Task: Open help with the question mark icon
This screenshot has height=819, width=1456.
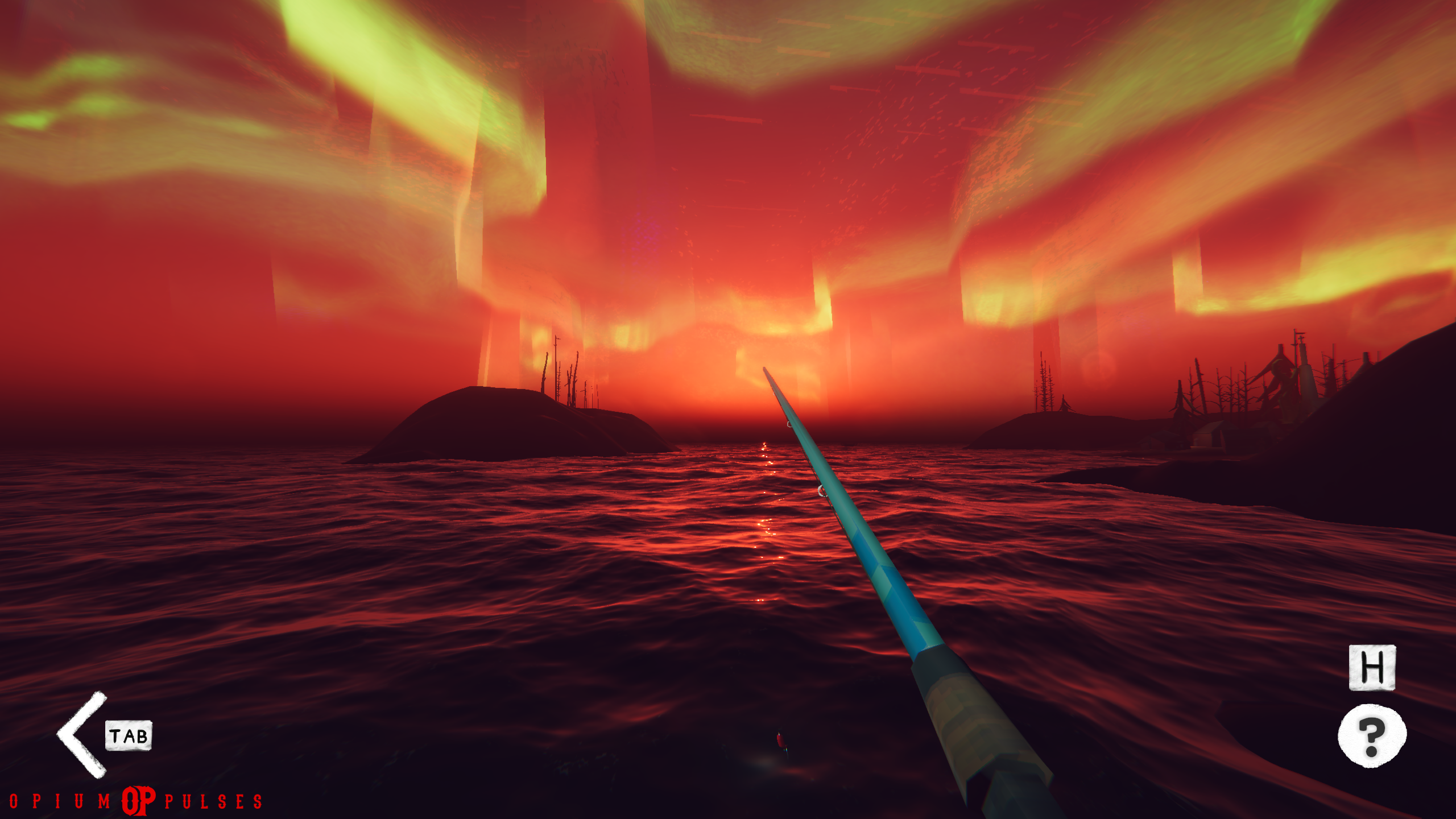Action: click(x=1371, y=736)
